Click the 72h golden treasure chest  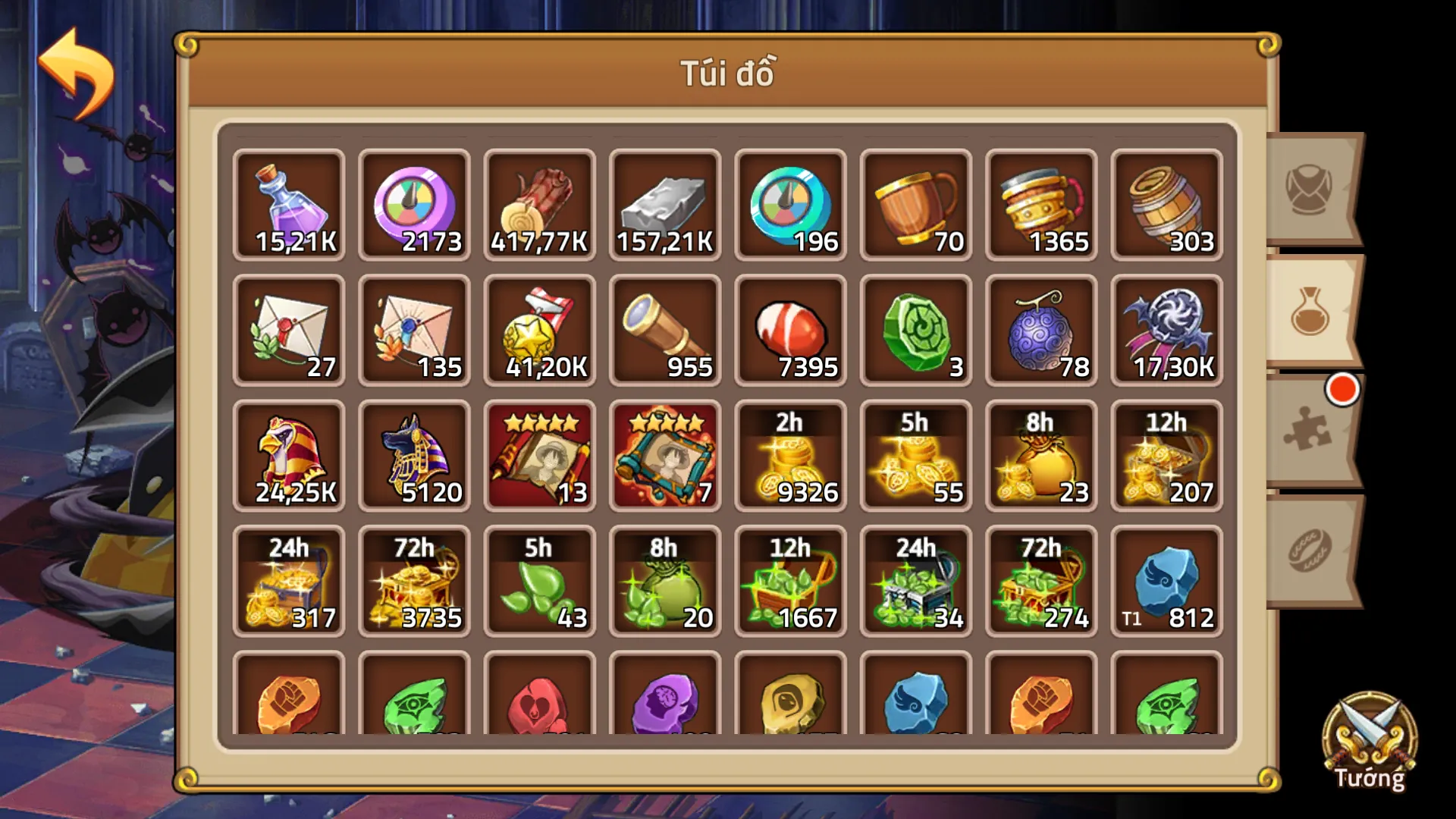[415, 580]
